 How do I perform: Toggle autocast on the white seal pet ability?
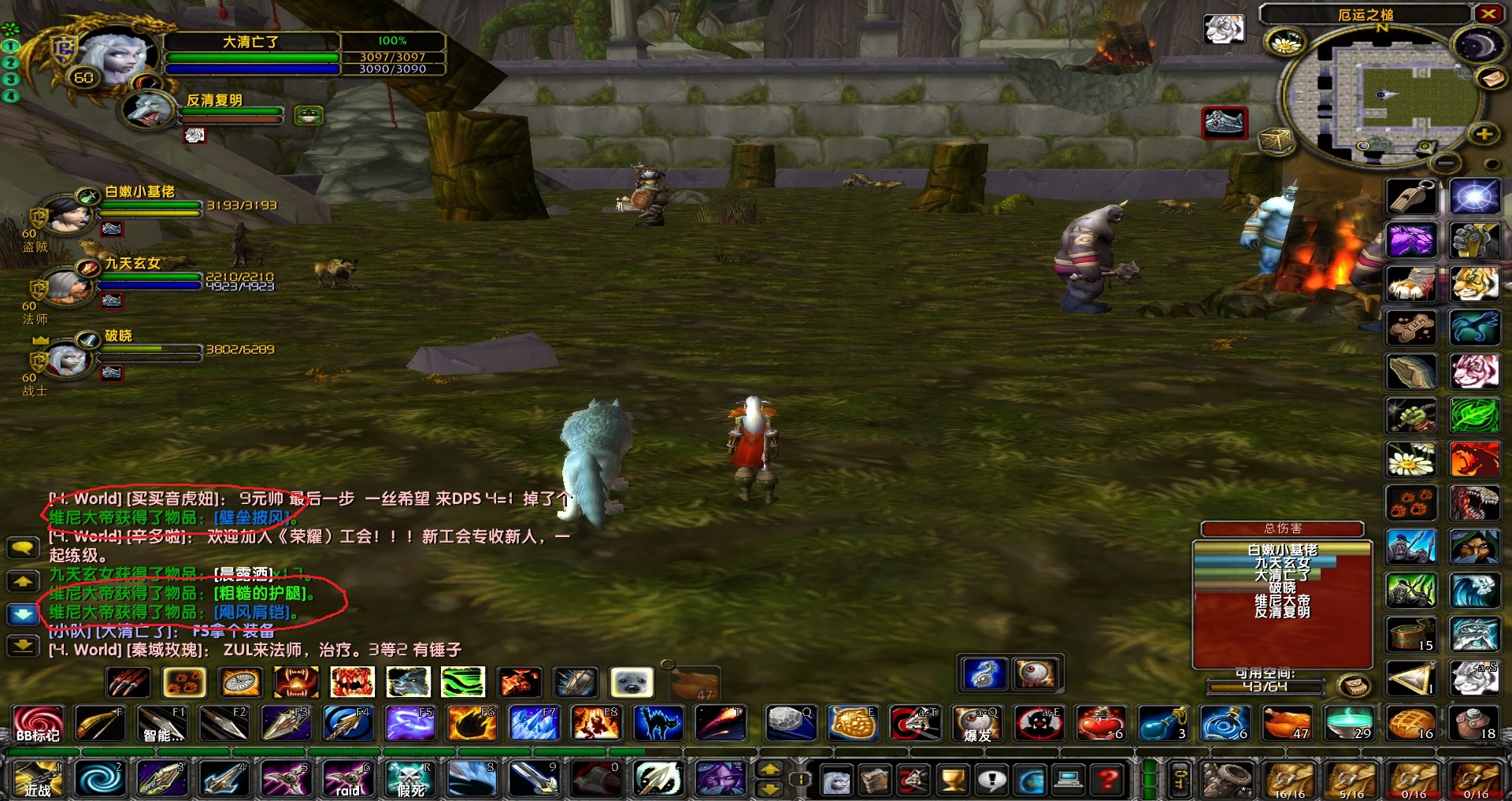[631, 682]
